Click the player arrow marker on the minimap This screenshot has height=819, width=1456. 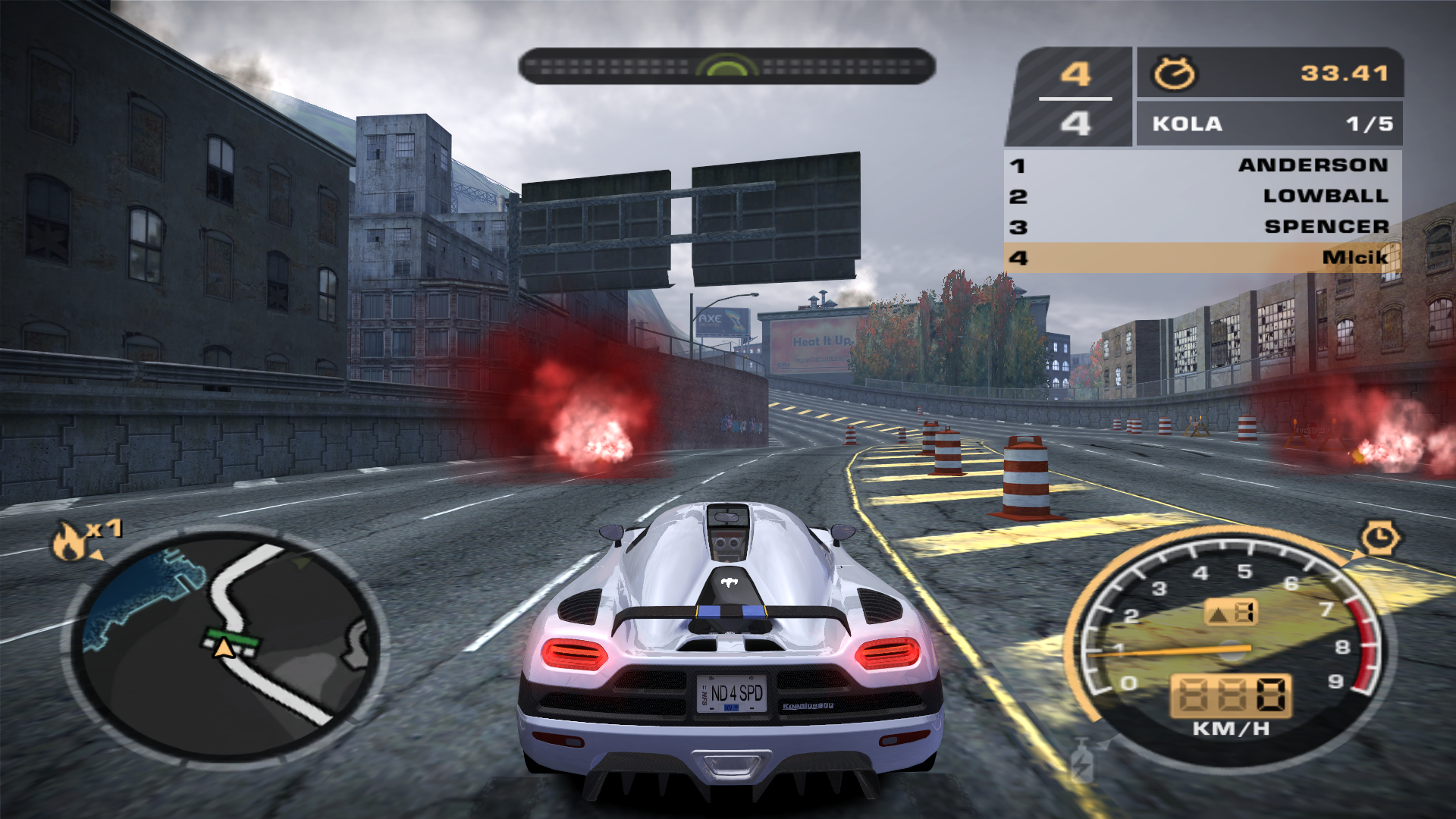point(224,648)
